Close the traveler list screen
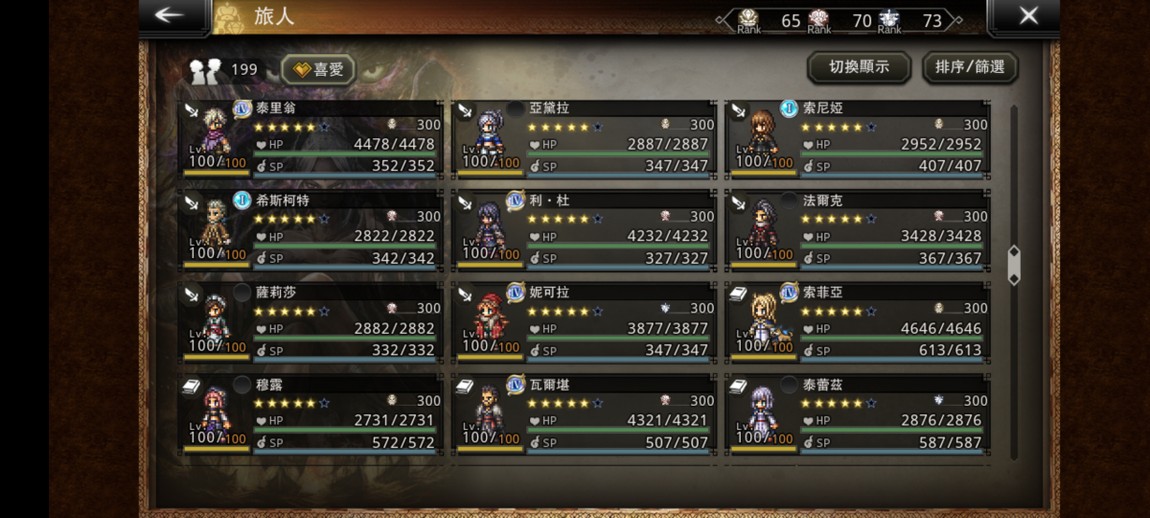1150x518 pixels. click(1028, 15)
